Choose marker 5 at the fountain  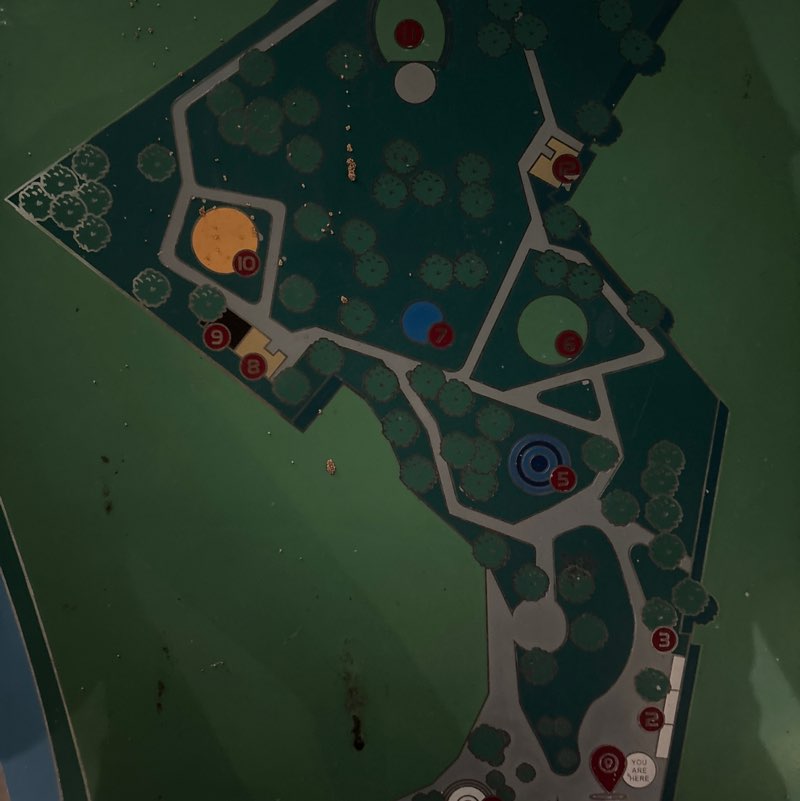[564, 479]
